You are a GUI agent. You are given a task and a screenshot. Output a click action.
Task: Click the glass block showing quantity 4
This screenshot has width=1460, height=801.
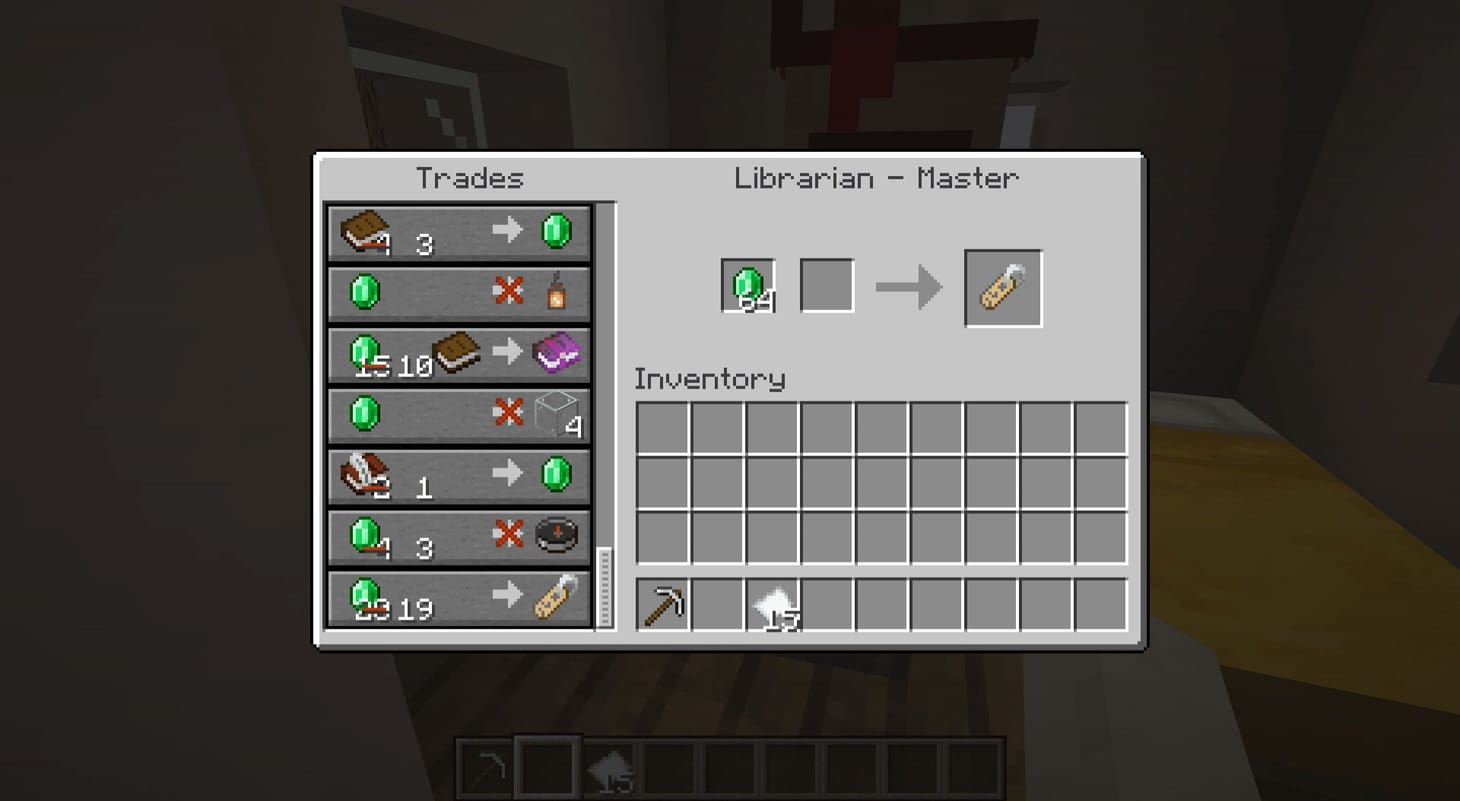pos(556,413)
